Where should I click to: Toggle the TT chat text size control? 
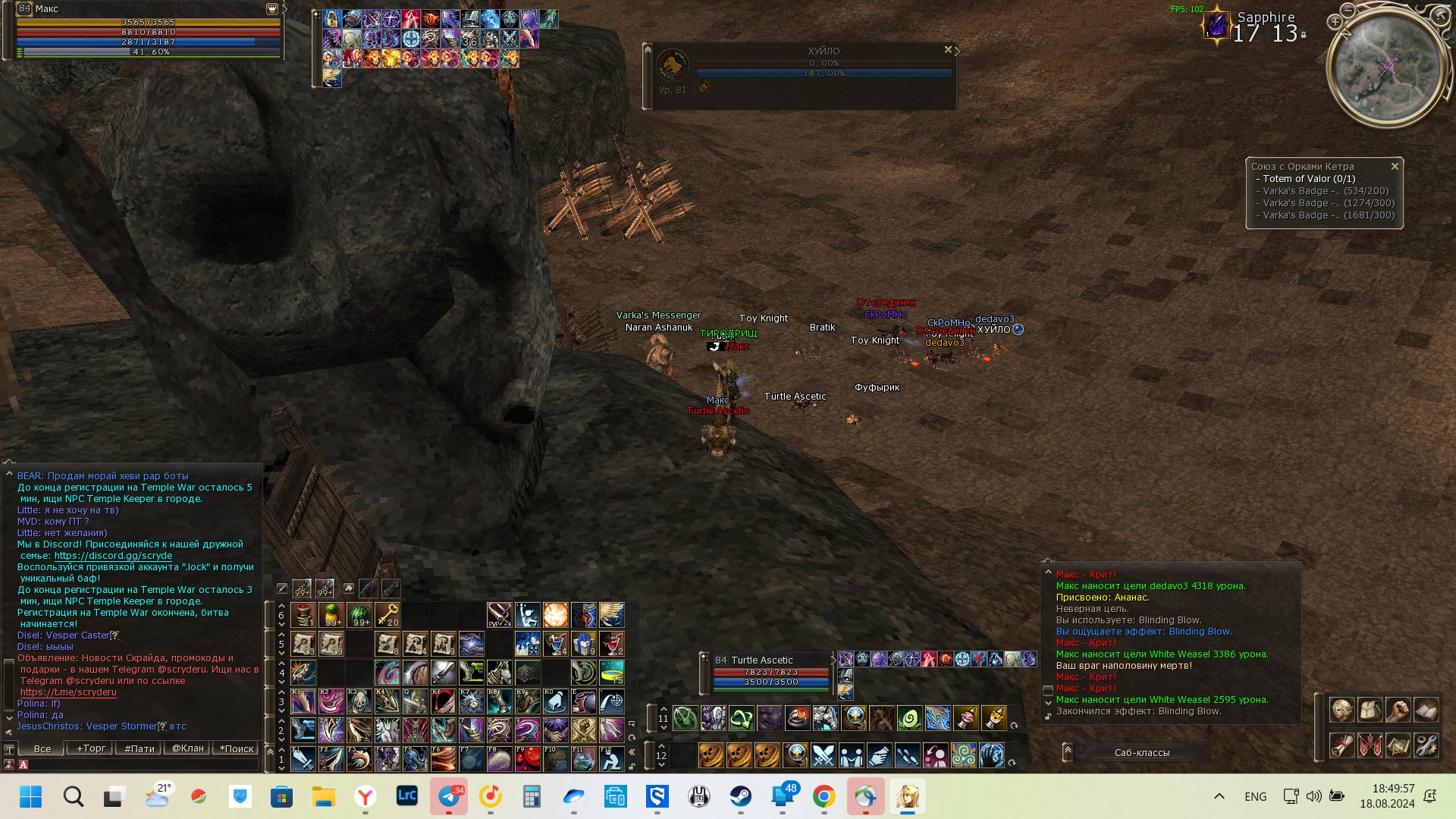click(x=9, y=748)
